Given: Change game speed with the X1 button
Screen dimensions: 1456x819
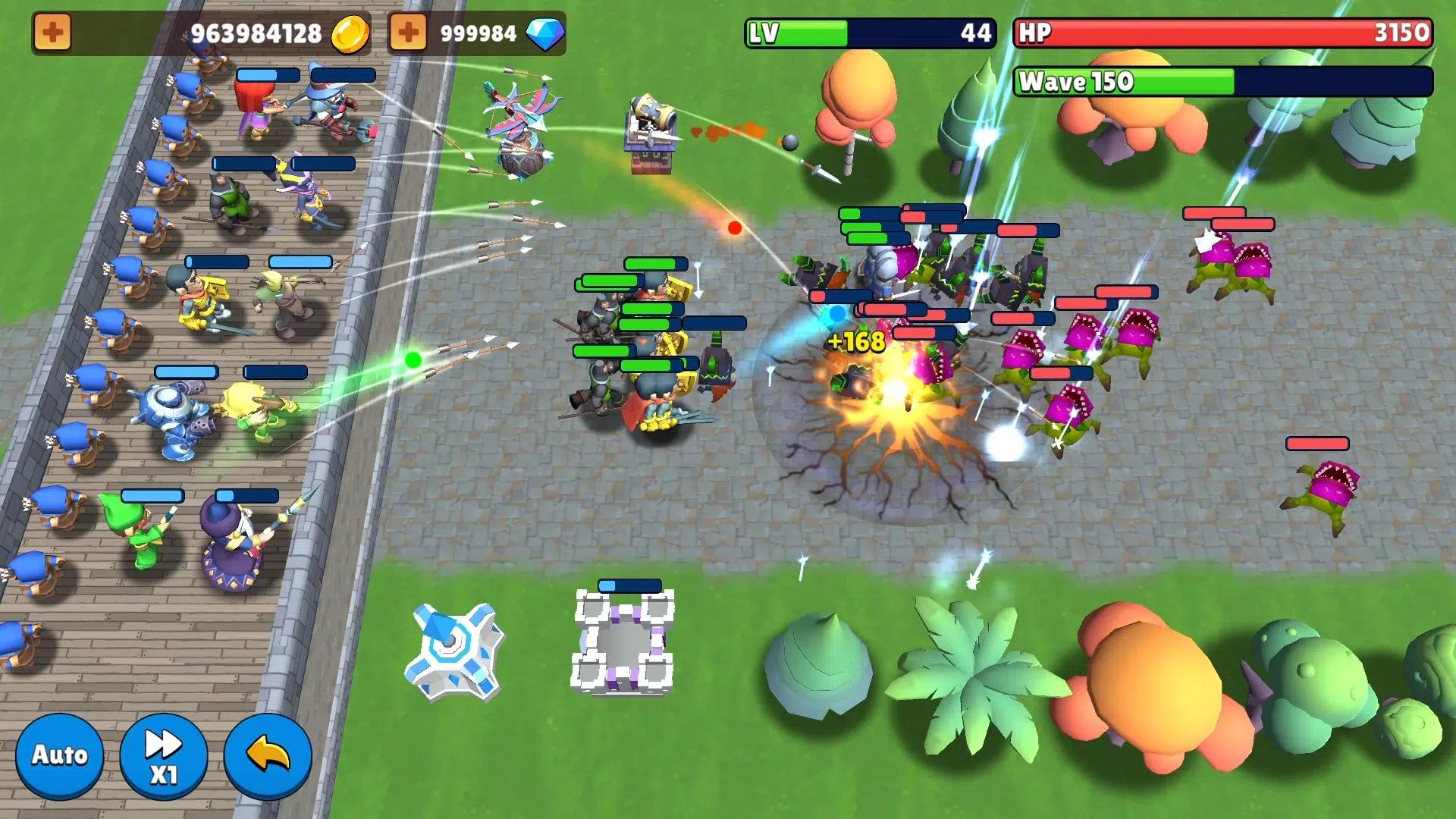Looking at the screenshot, I should 163,755.
